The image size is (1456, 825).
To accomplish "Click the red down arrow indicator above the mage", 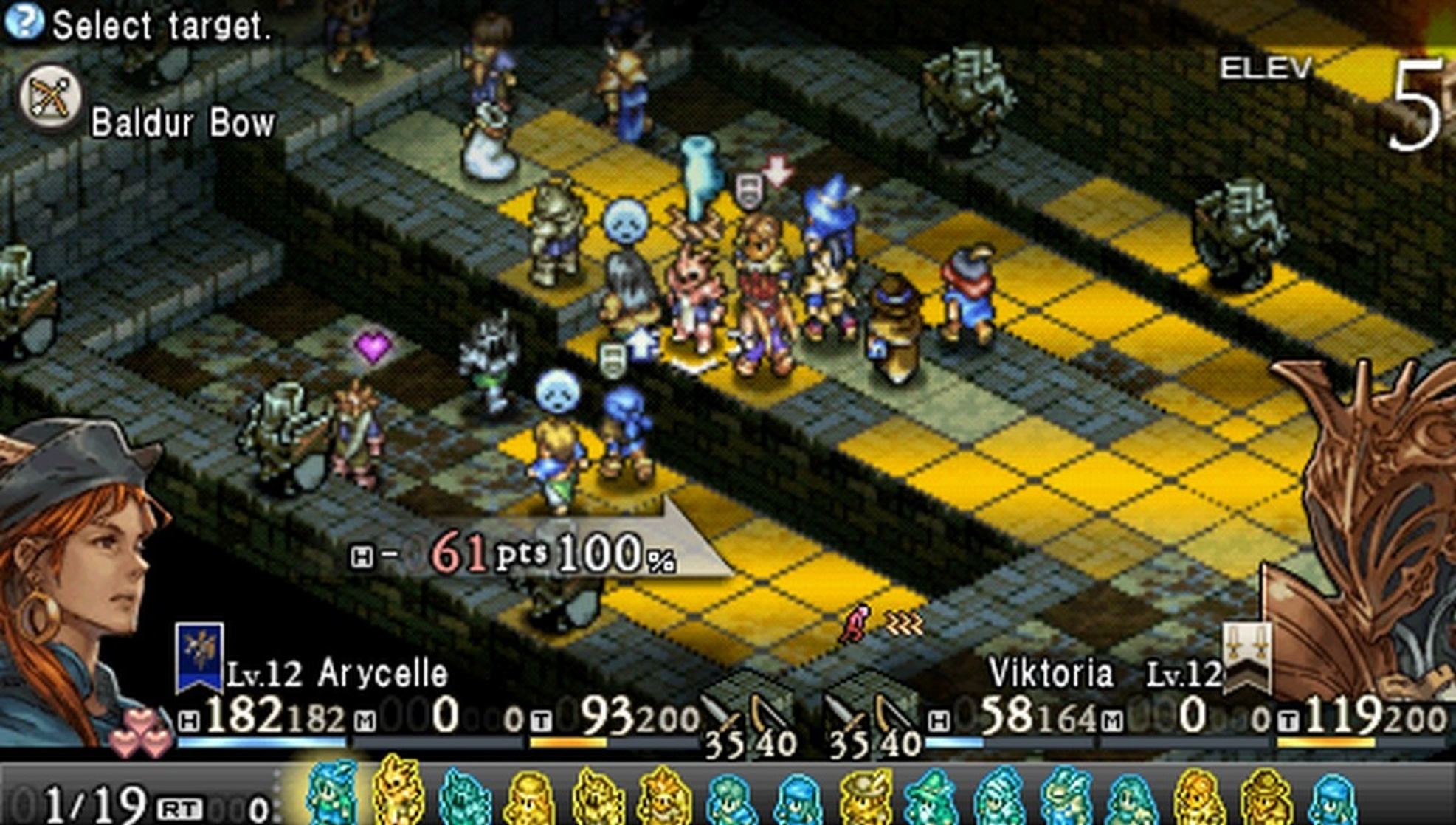I will [x=776, y=170].
